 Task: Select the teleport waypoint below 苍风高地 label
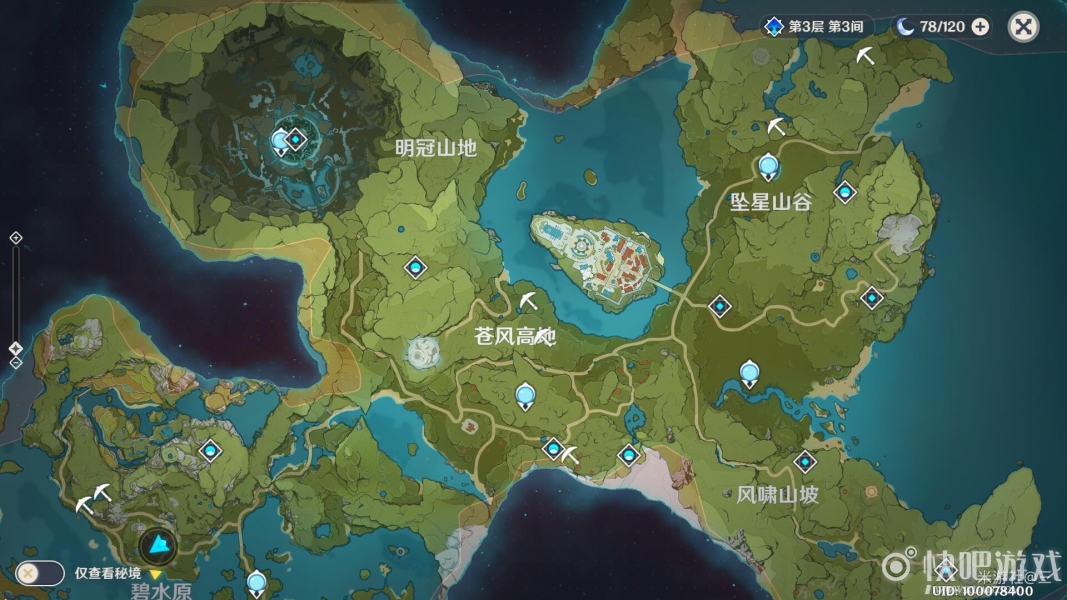point(525,397)
